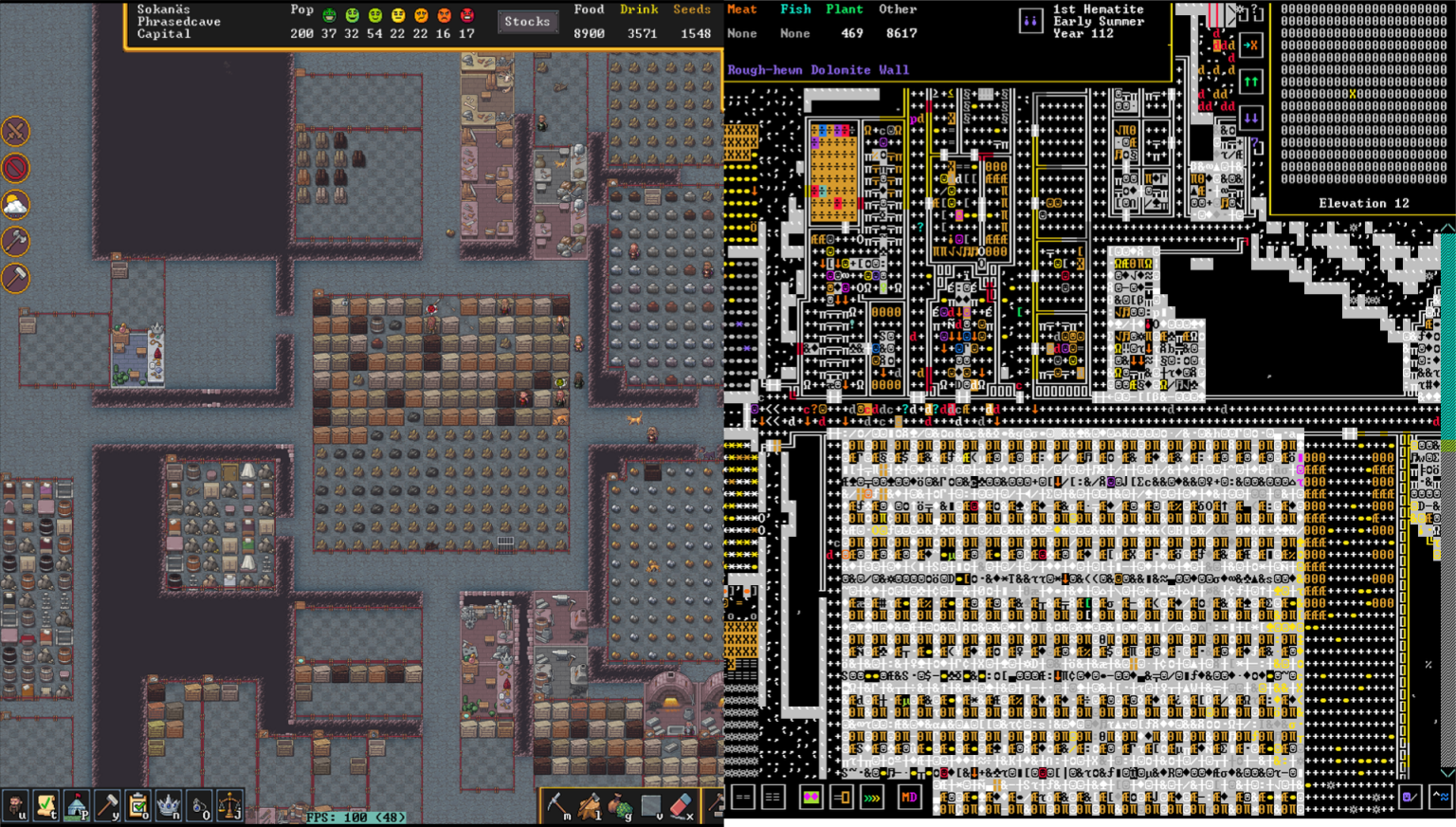This screenshot has width=1456, height=827.
Task: Click the purple MD movie button
Action: point(909,797)
